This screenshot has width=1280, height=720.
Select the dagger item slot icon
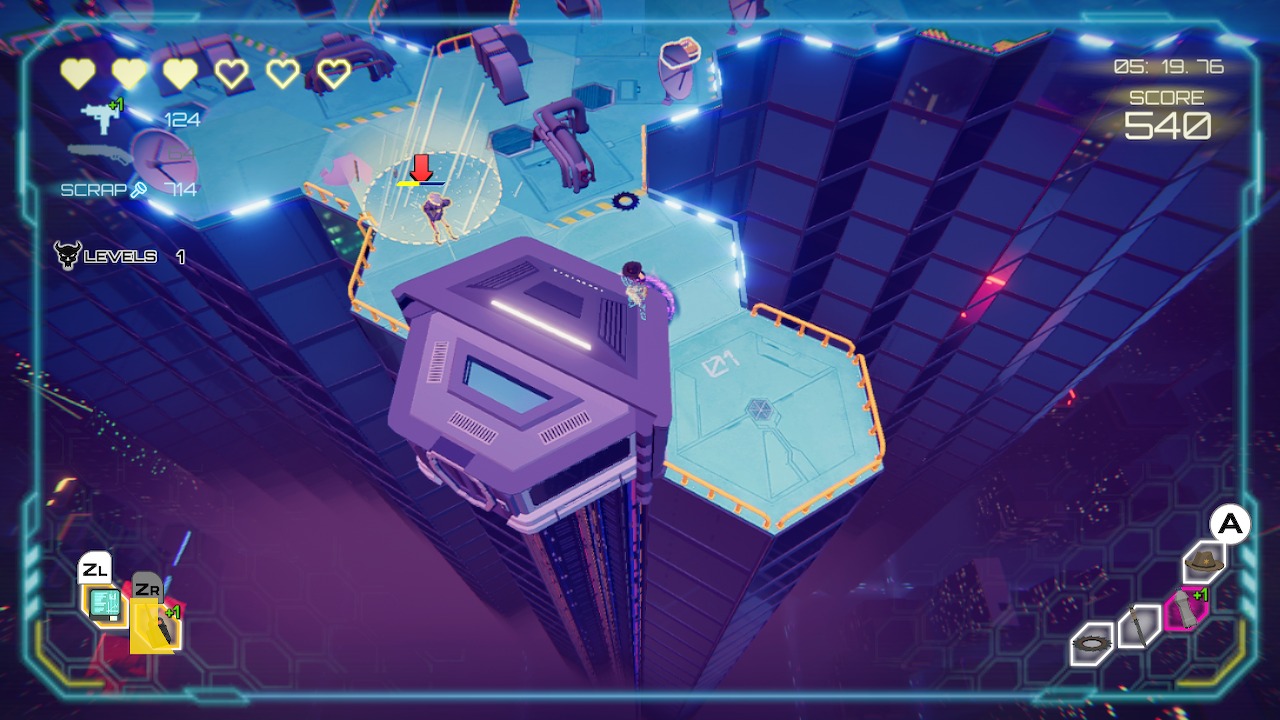(x=1140, y=625)
